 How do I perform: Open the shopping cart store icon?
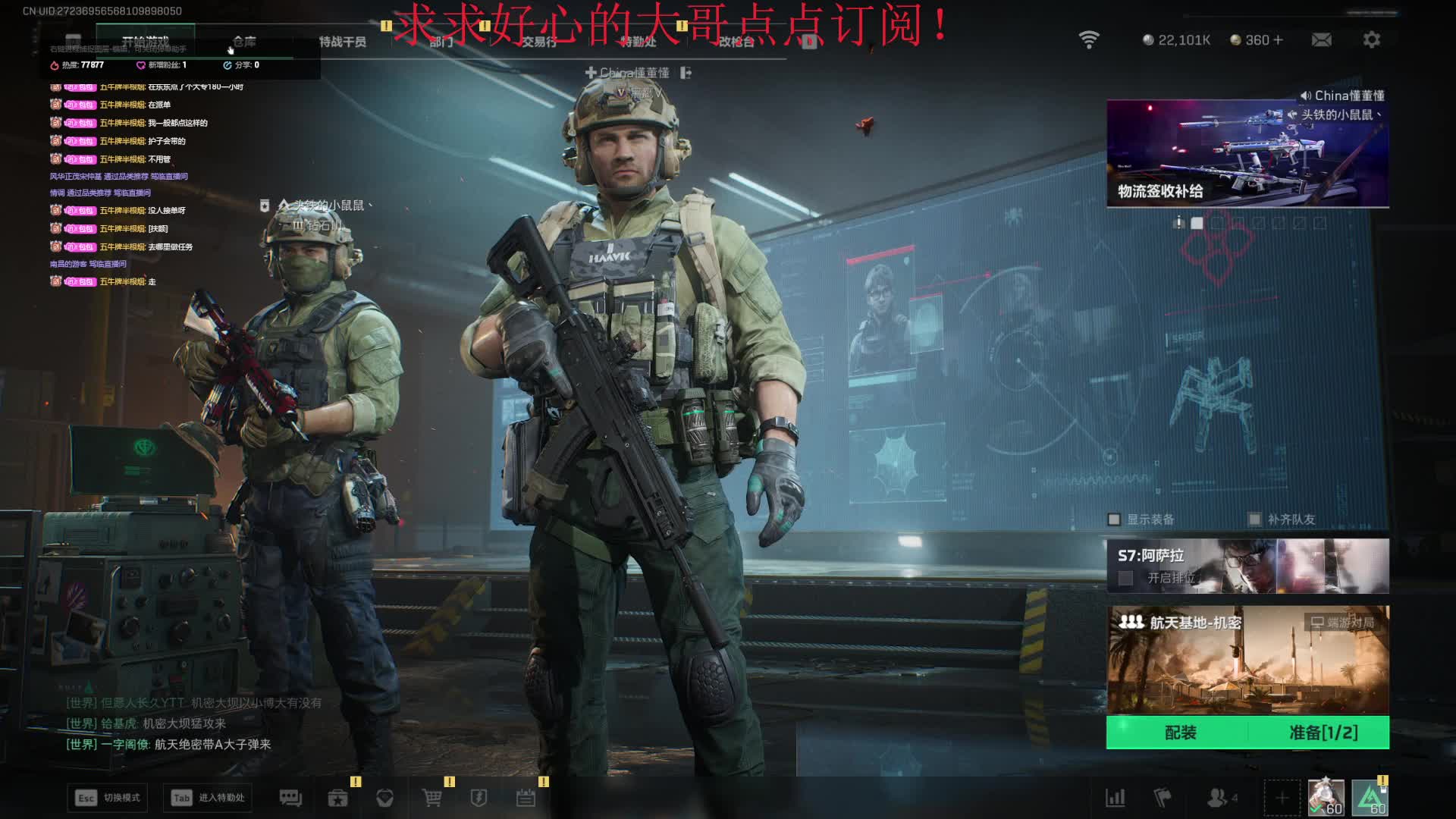pyautogui.click(x=431, y=798)
